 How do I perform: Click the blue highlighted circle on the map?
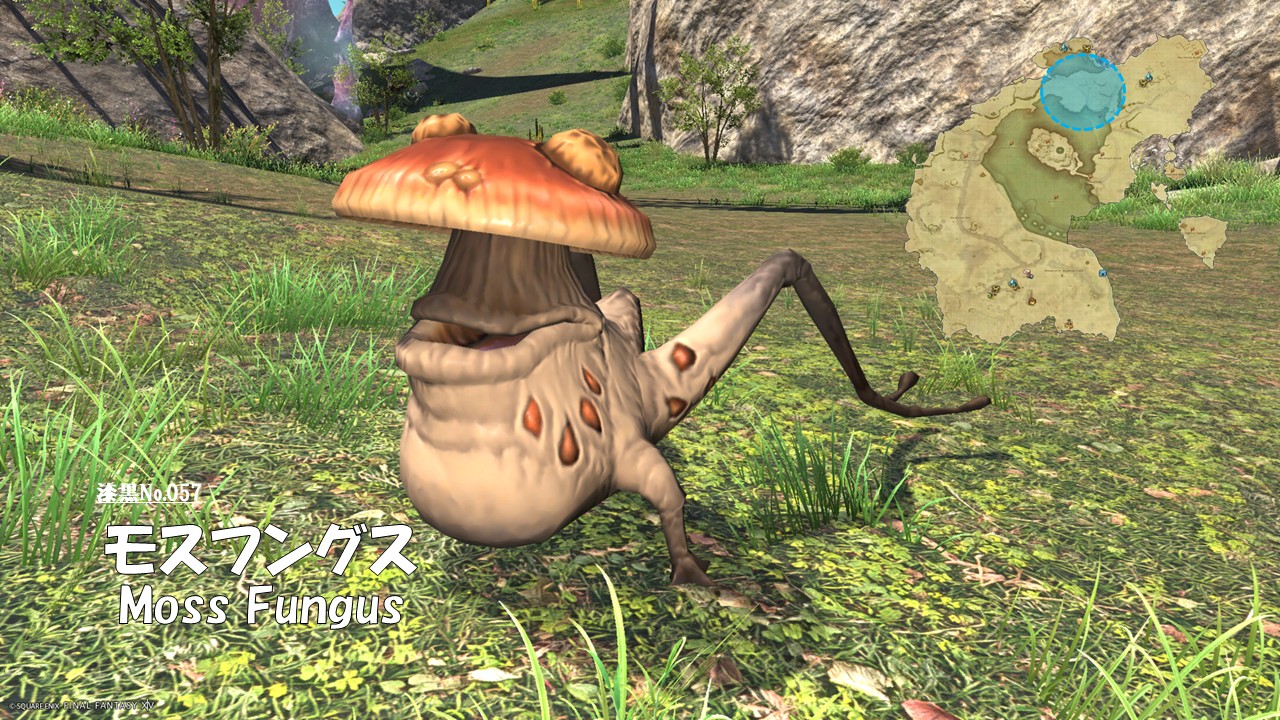1082,91
